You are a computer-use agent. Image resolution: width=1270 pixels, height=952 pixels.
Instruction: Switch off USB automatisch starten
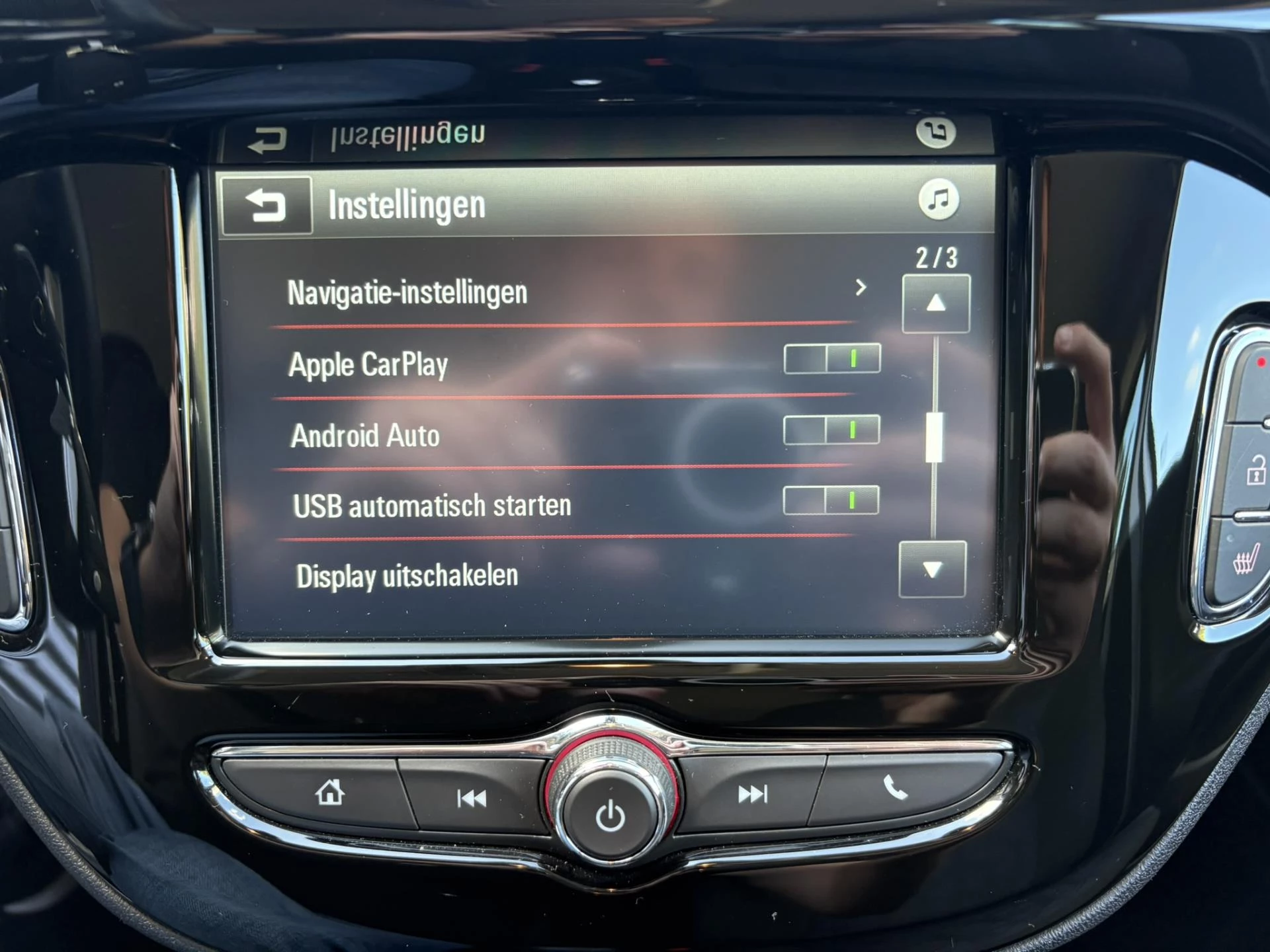[x=830, y=500]
